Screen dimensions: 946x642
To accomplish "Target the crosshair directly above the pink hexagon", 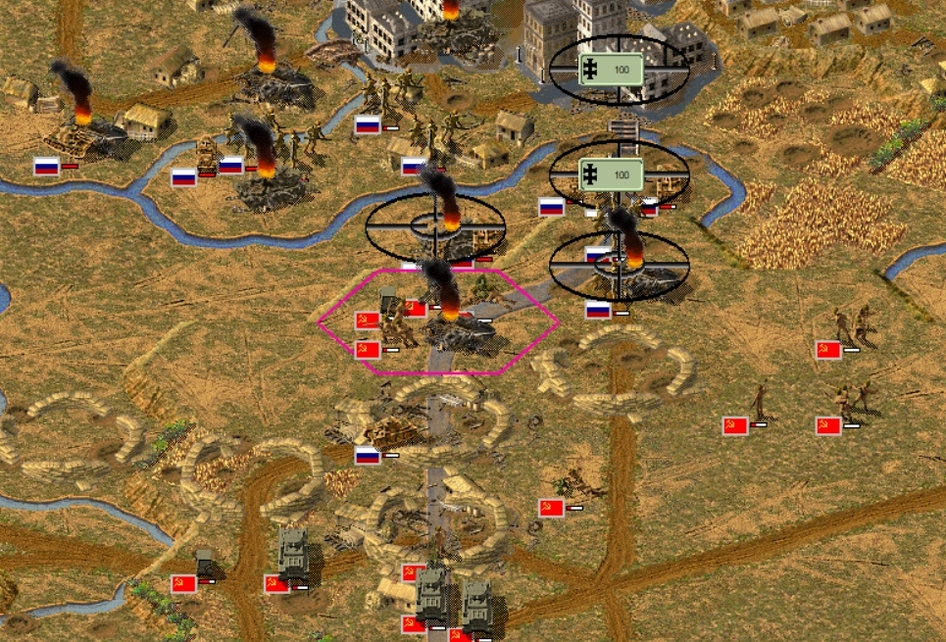I will [436, 227].
